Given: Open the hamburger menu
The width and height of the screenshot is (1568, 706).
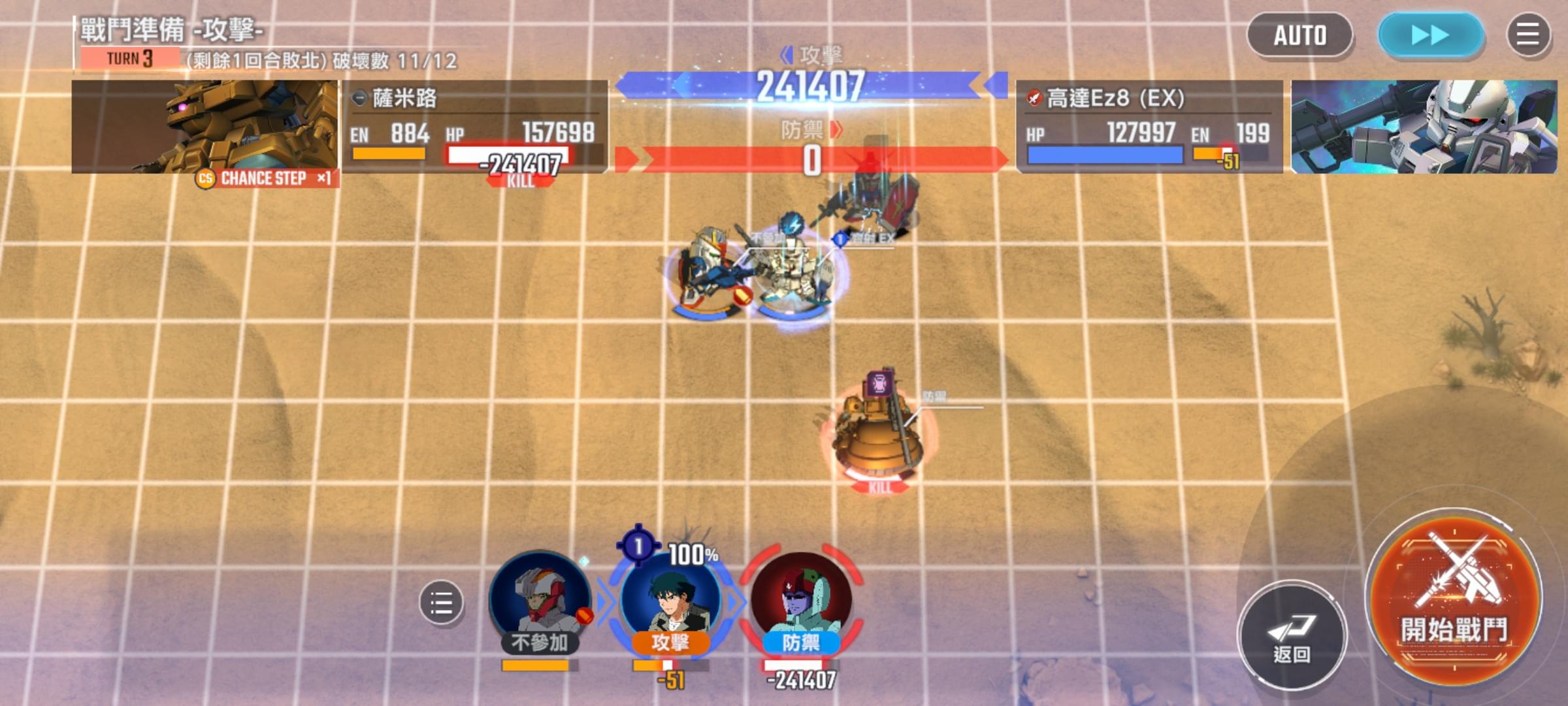Looking at the screenshot, I should [x=1527, y=35].
